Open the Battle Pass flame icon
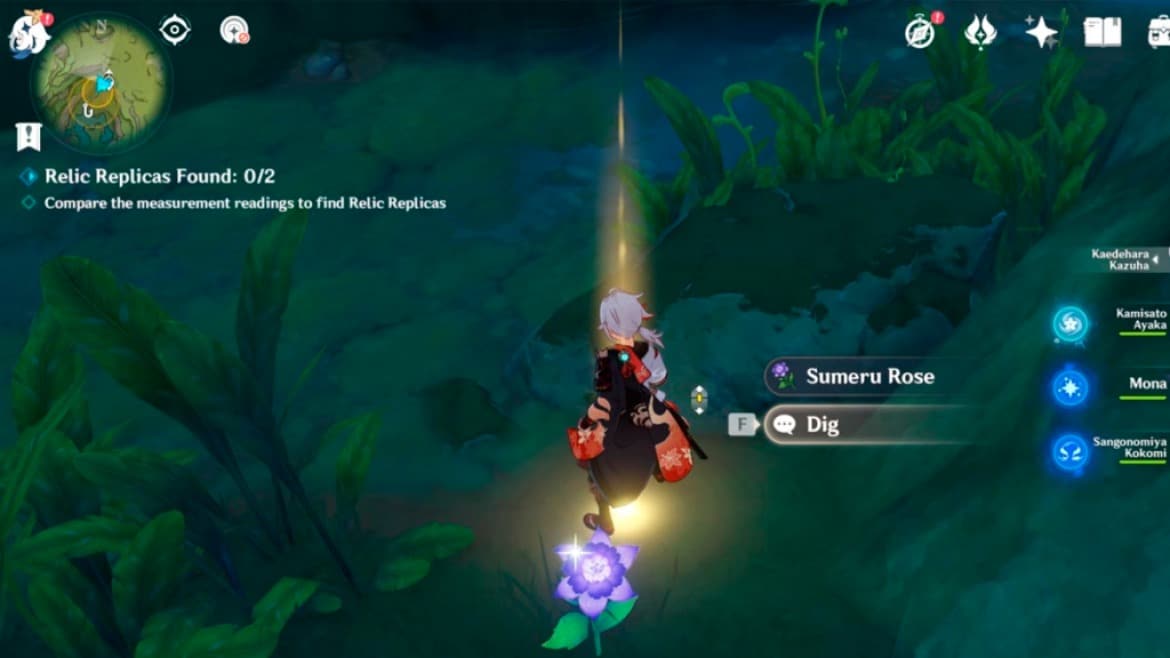Screen dimensions: 1170x658 980,32
